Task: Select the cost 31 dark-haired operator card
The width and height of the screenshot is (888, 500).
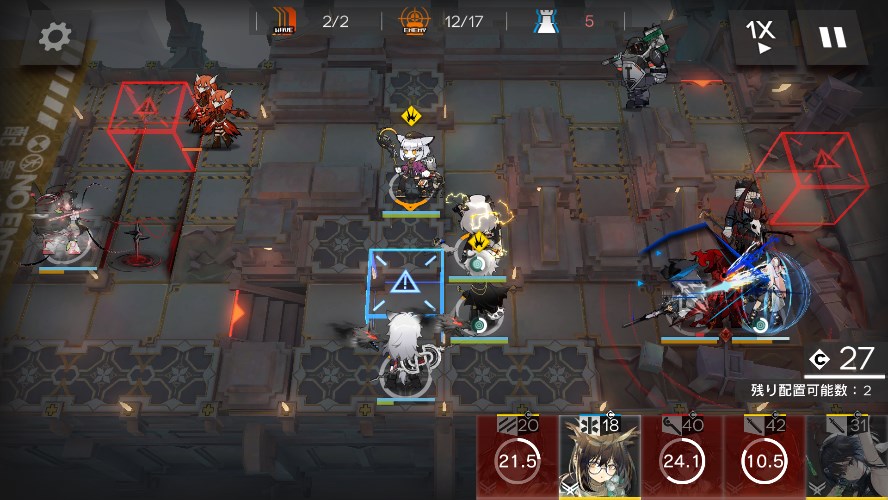Action: pyautogui.click(x=848, y=459)
